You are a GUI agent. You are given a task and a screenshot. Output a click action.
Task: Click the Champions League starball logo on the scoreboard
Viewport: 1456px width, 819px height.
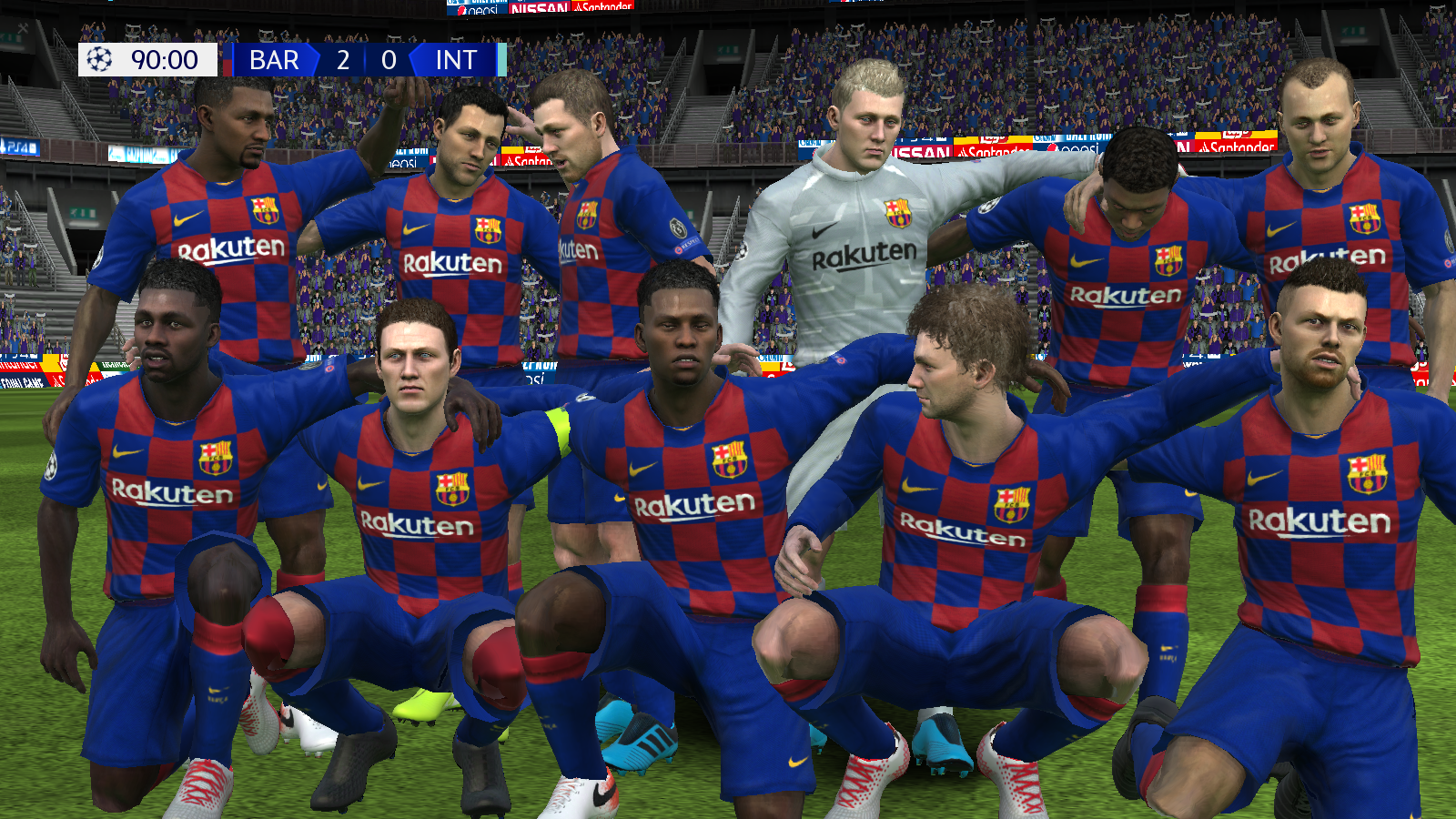(100, 60)
